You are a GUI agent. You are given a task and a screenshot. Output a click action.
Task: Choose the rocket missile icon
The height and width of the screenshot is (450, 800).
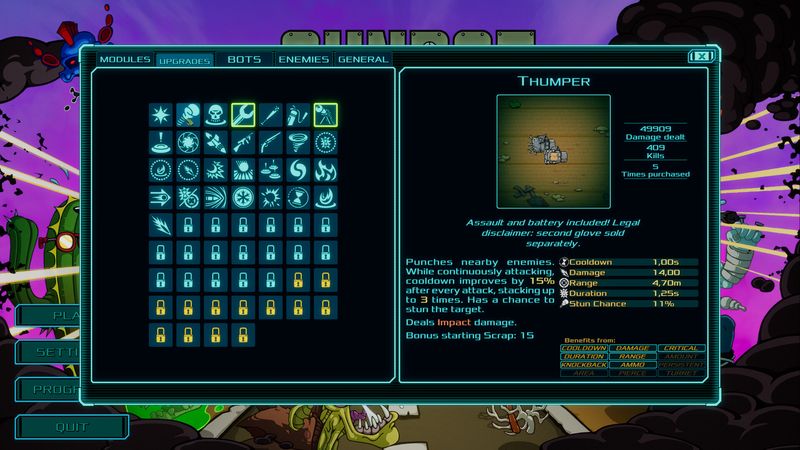click(x=215, y=142)
